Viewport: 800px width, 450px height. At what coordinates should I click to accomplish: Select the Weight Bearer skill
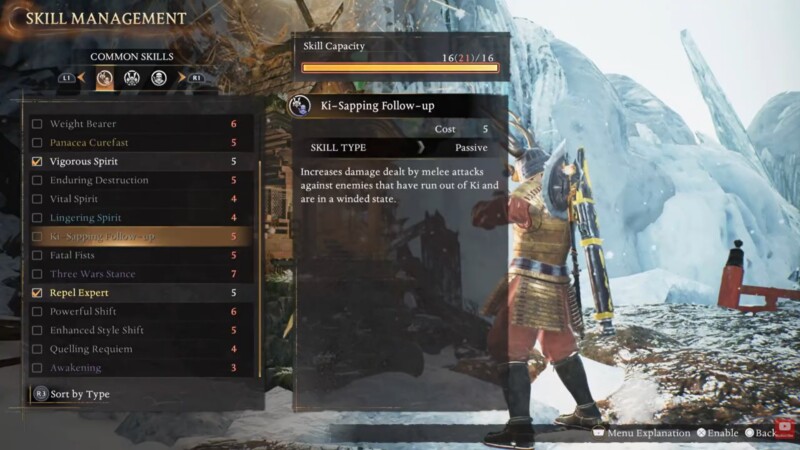tap(85, 124)
